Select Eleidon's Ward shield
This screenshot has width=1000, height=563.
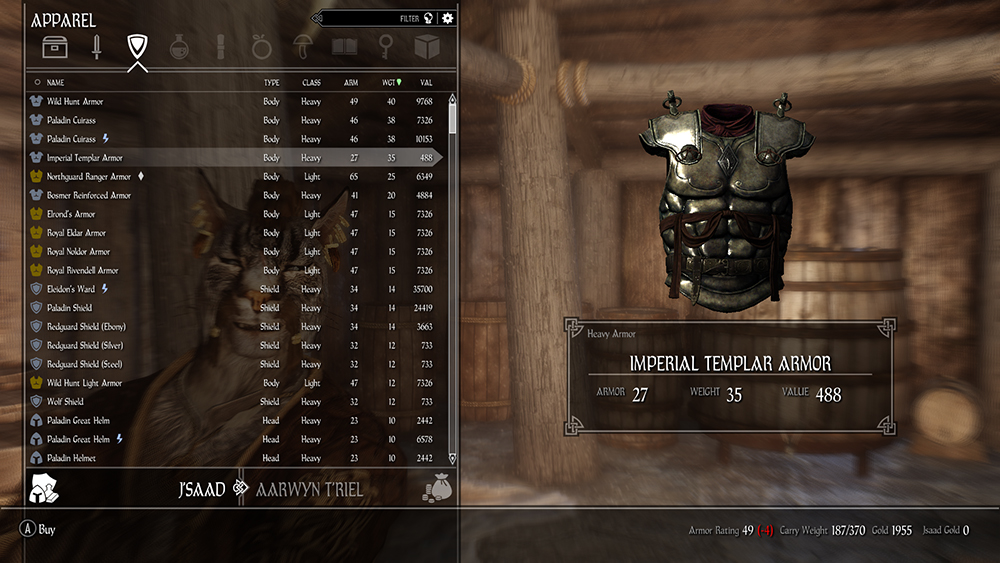71,289
